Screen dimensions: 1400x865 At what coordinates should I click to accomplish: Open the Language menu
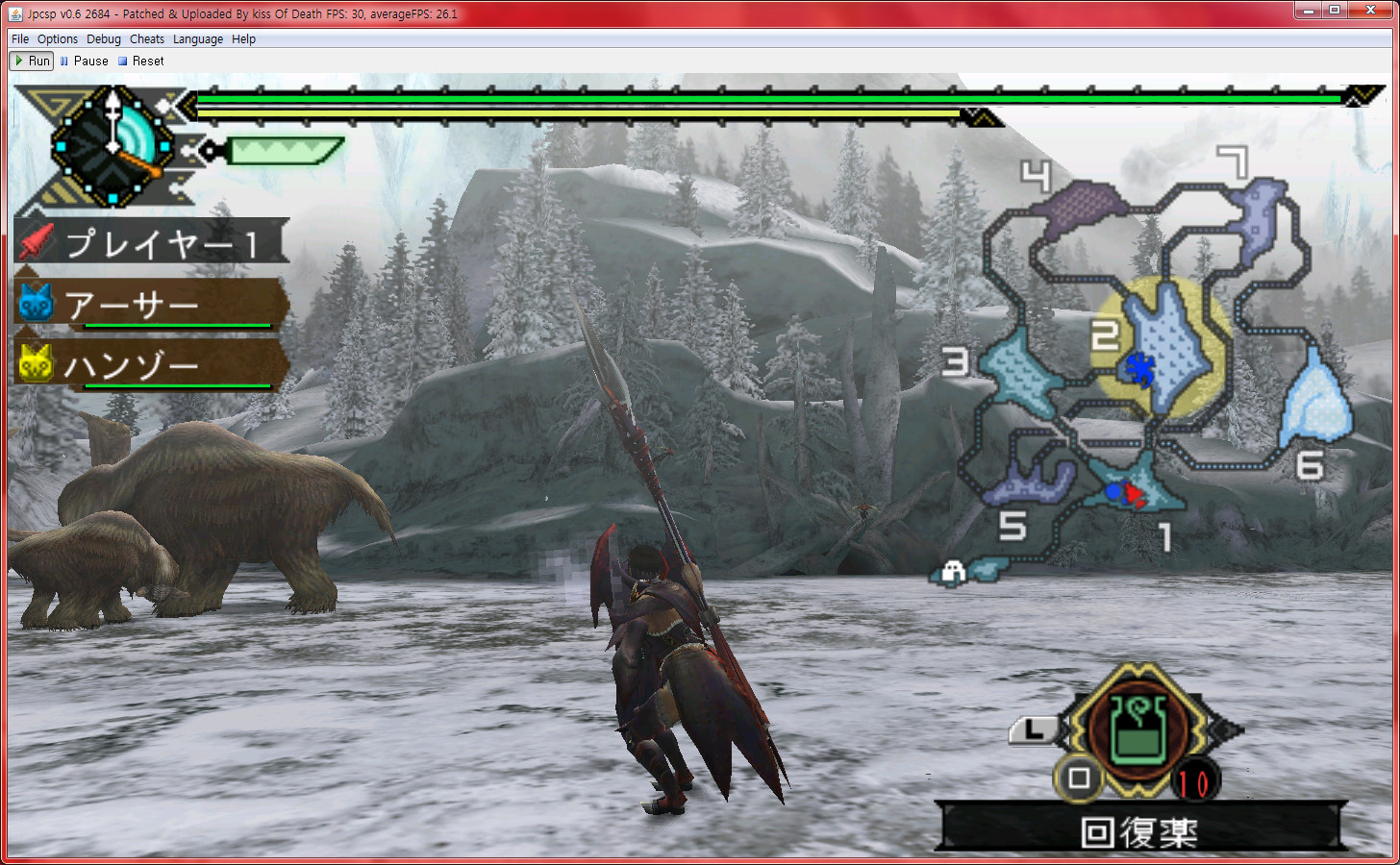pos(198,39)
